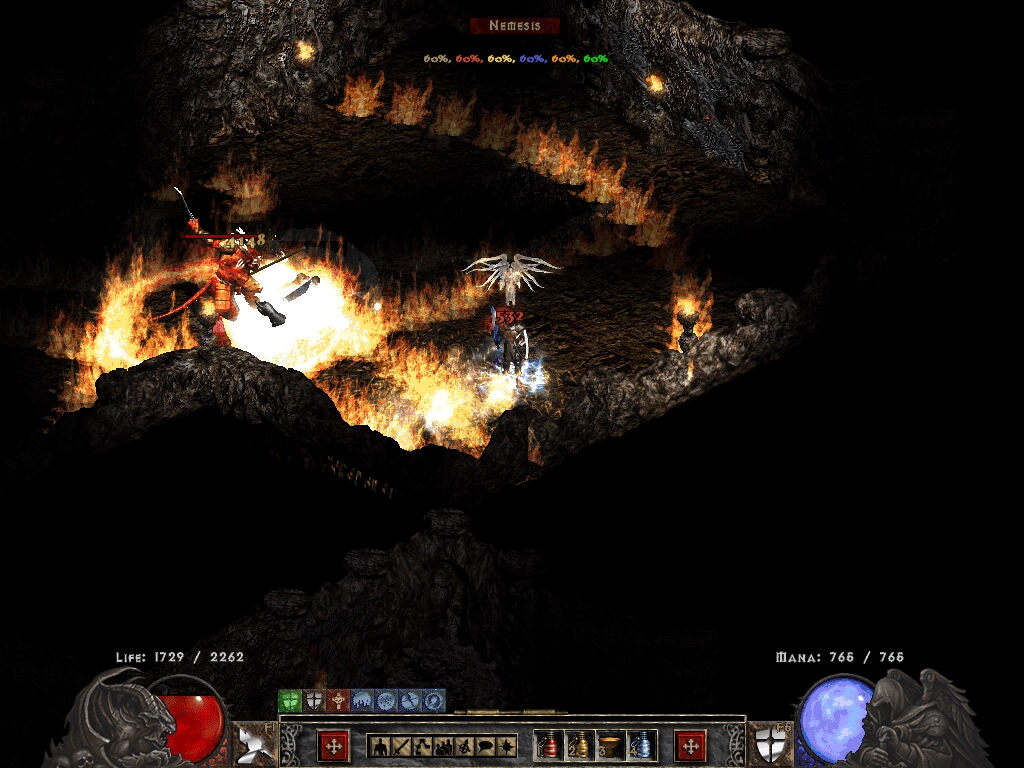Open the character sheet from the mini panel
Viewport: 1024px width, 768px height.
pos(379,745)
